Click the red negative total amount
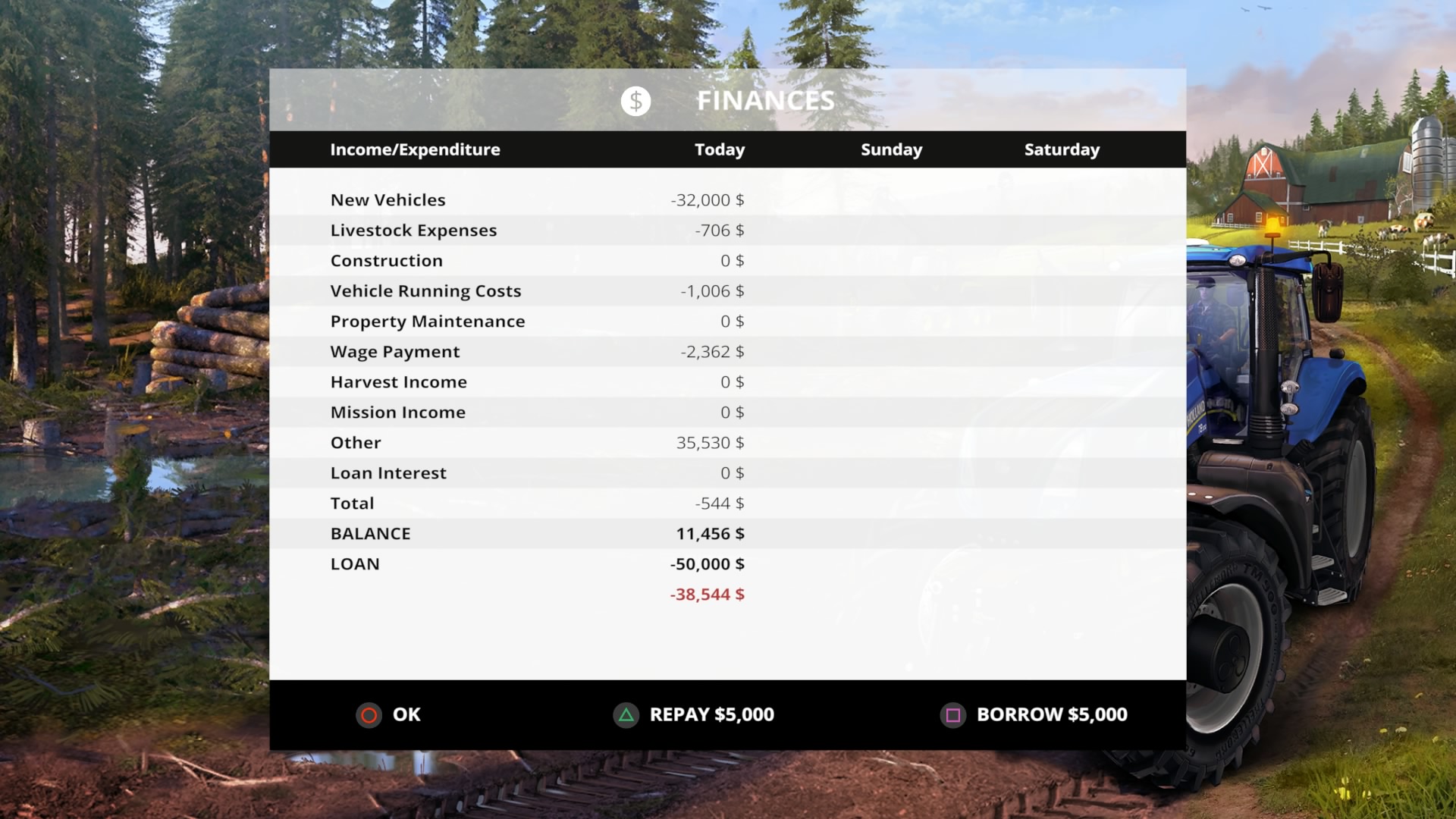 [x=707, y=595]
